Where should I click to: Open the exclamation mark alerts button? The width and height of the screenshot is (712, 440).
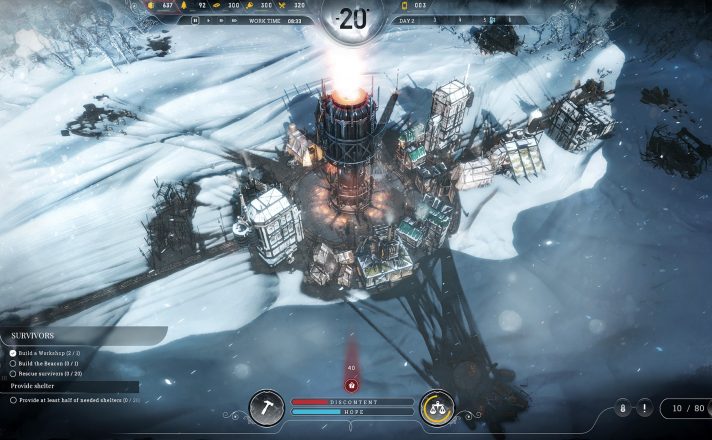(643, 408)
